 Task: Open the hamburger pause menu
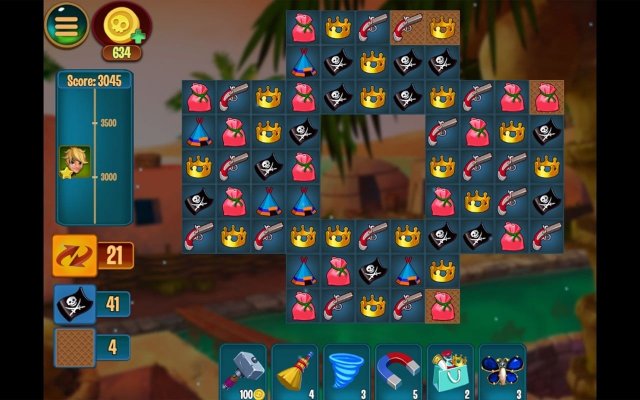(x=66, y=25)
